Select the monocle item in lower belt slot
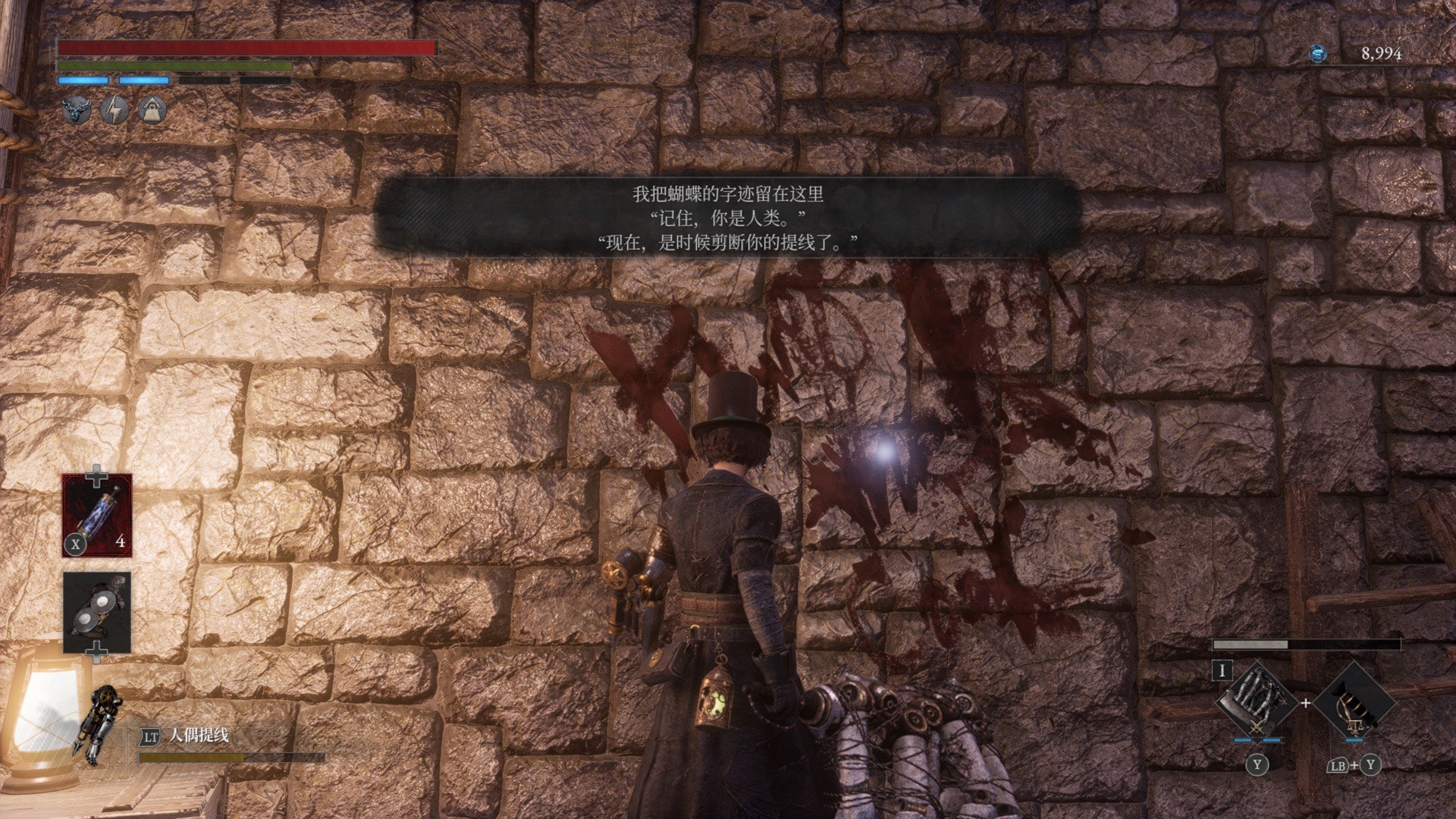 pos(97,612)
